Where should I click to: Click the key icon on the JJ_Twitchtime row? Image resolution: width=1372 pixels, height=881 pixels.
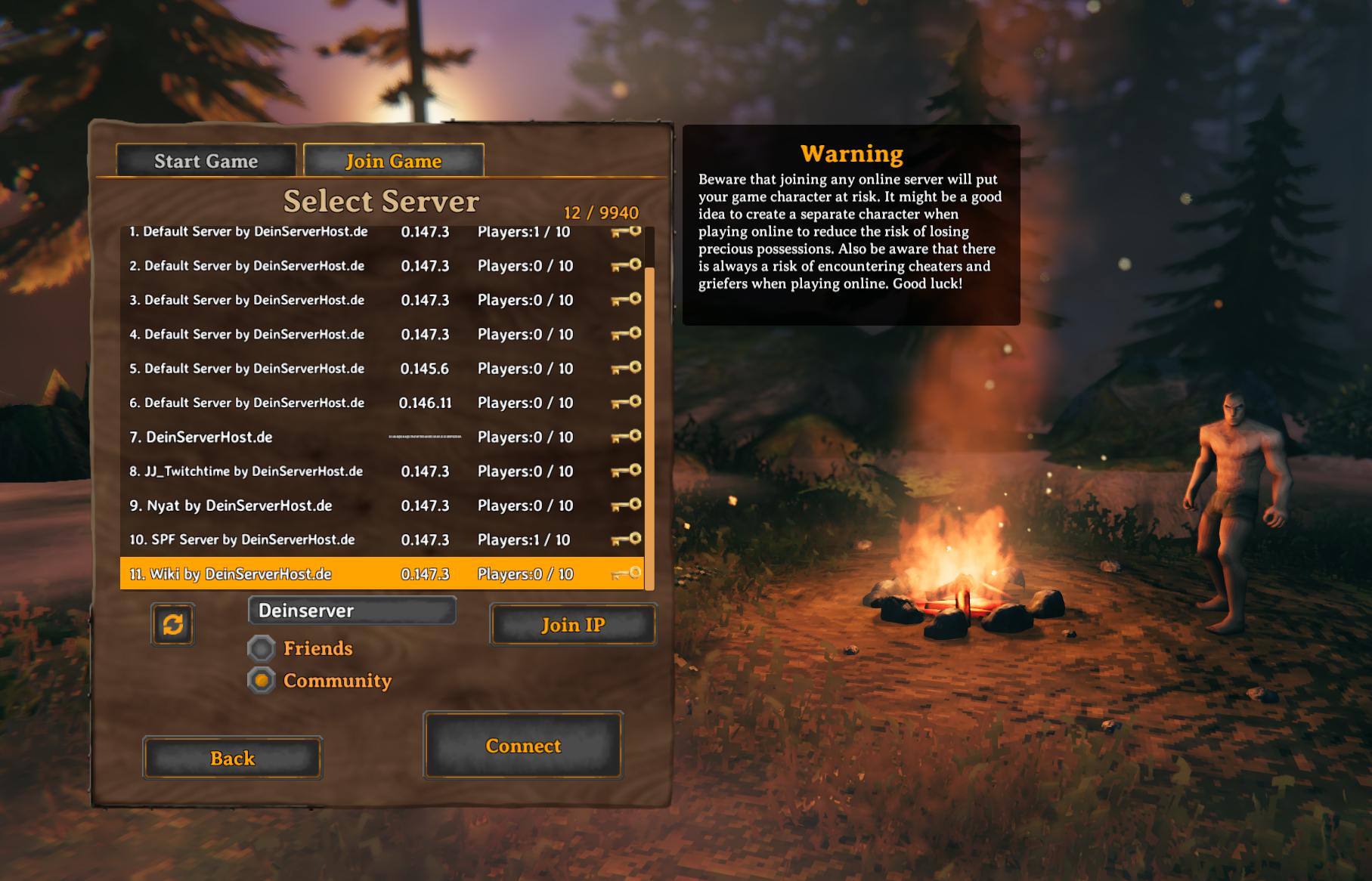point(627,471)
